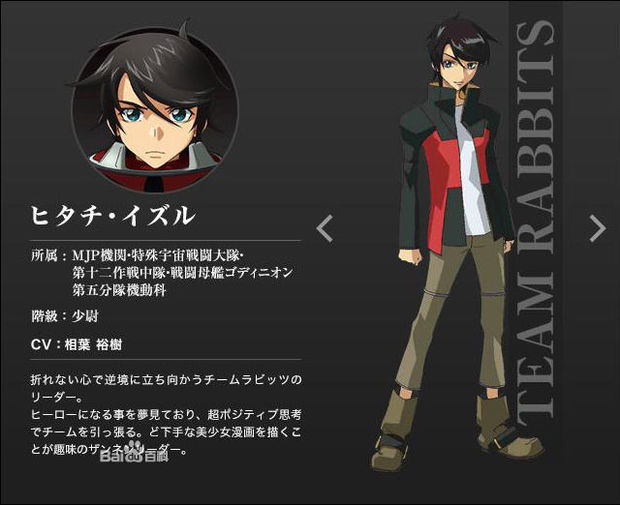Show the next character profile
Viewport: 620px width, 505px height.
[x=597, y=228]
